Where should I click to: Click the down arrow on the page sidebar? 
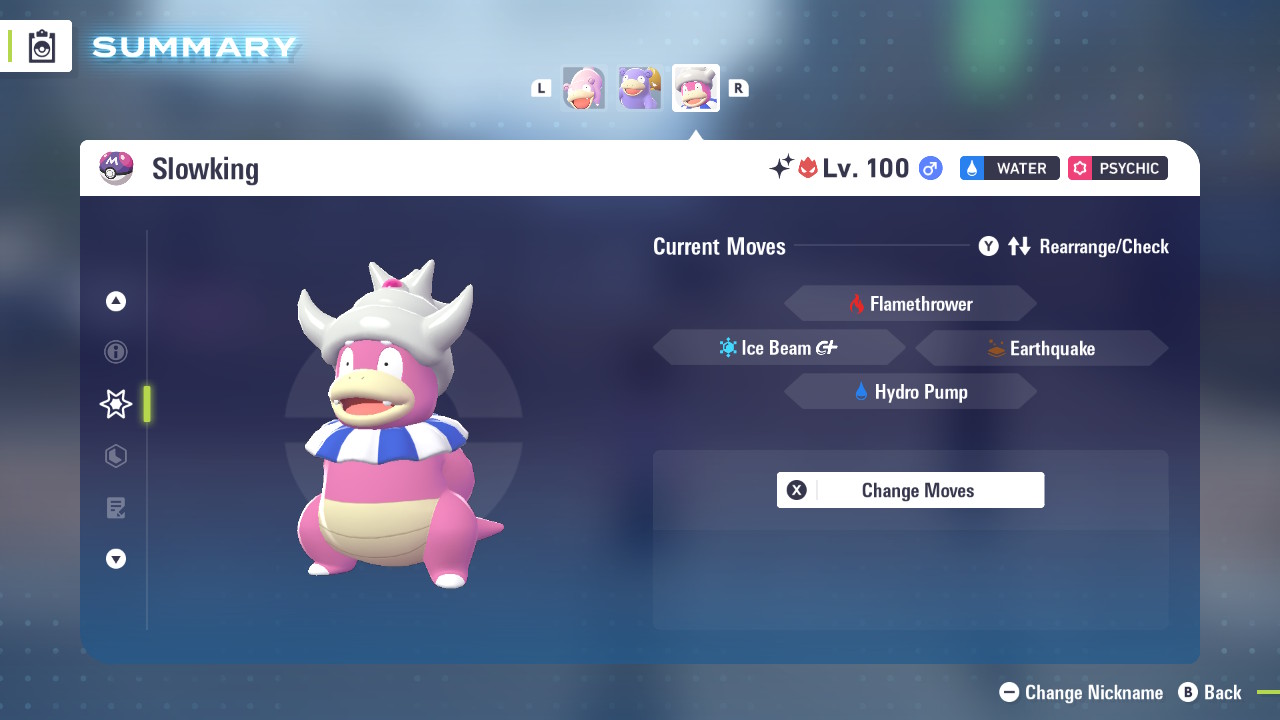[x=116, y=559]
